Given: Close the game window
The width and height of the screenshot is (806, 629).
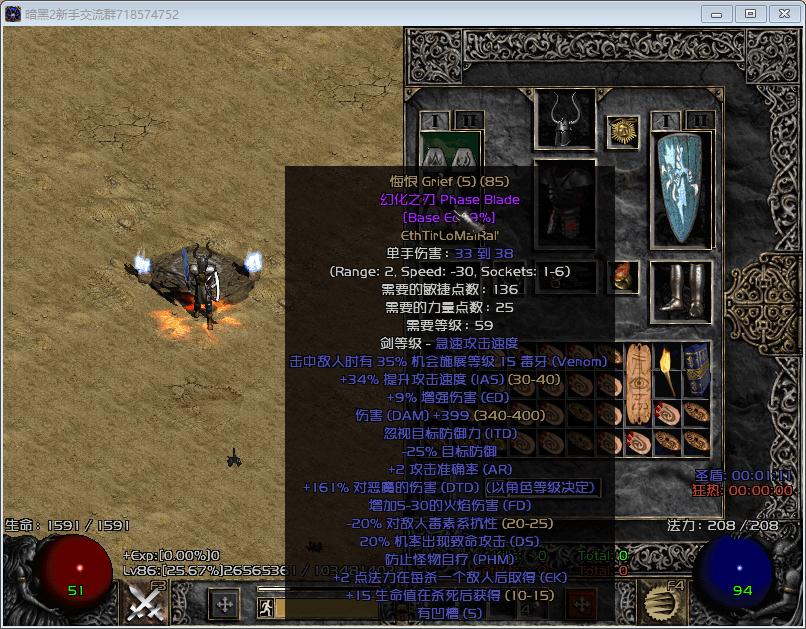Looking at the screenshot, I should pyautogui.click(x=782, y=14).
